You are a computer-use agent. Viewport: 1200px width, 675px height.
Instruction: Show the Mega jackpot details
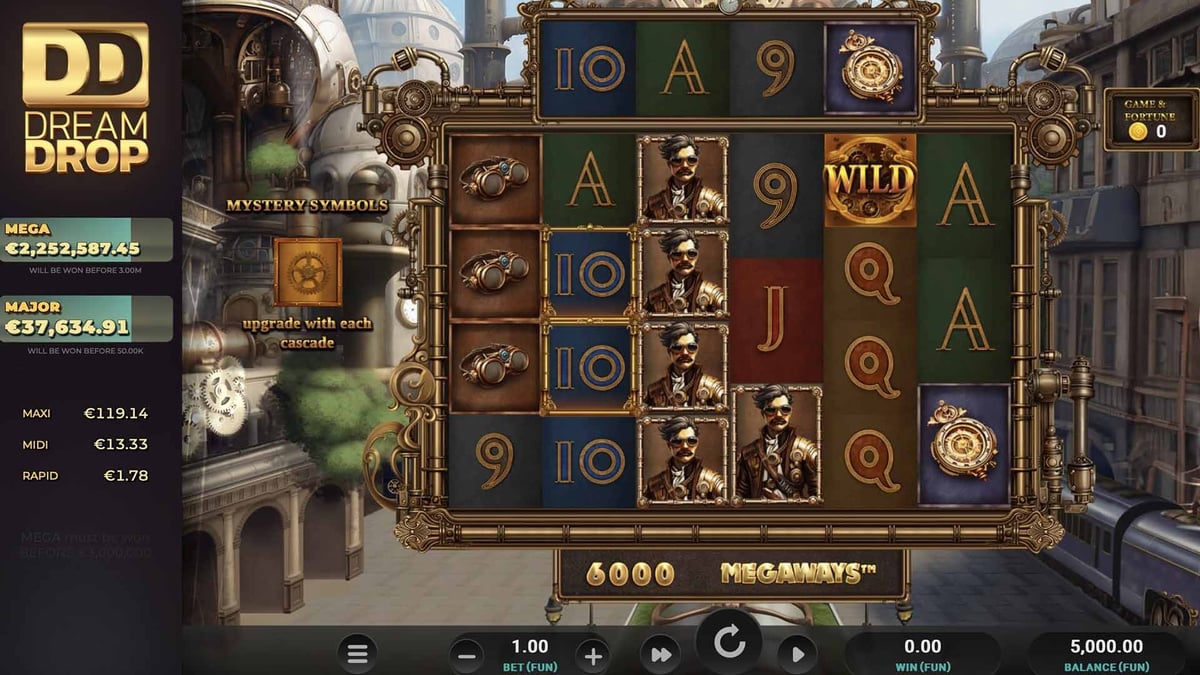pyautogui.click(x=87, y=241)
